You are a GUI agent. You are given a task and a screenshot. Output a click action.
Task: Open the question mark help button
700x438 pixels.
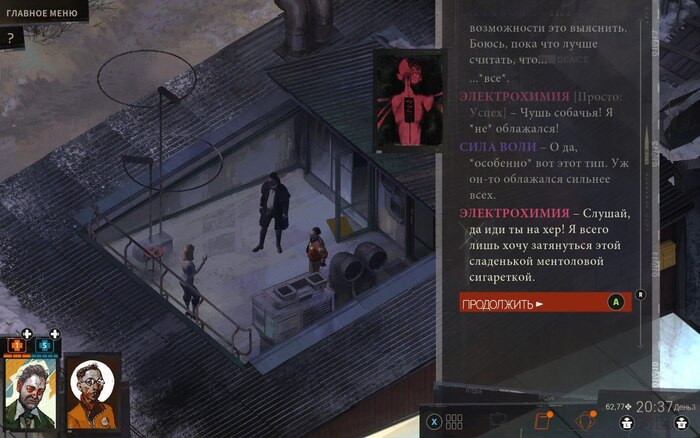tap(10, 39)
